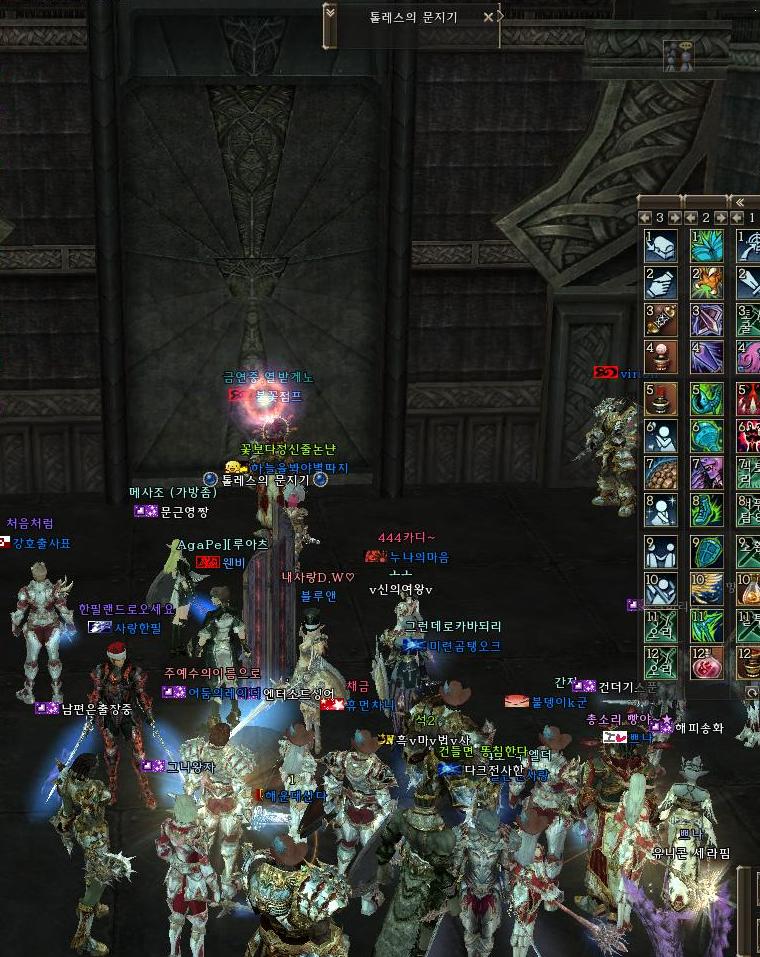760x957 pixels.
Task: Close the 톨레스의 문지기 target window
Action: point(488,17)
